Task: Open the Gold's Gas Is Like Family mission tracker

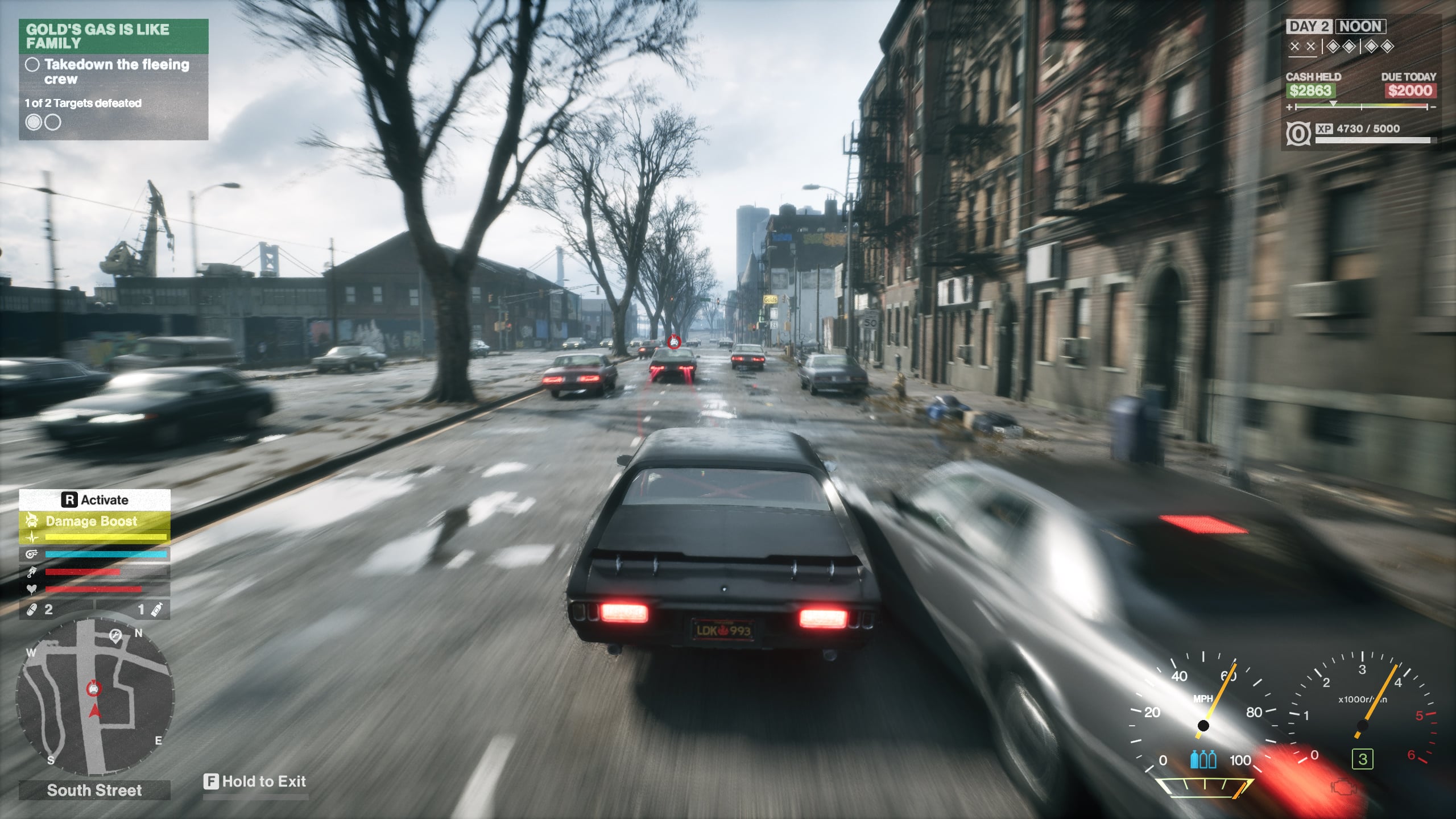Action: tap(113, 36)
